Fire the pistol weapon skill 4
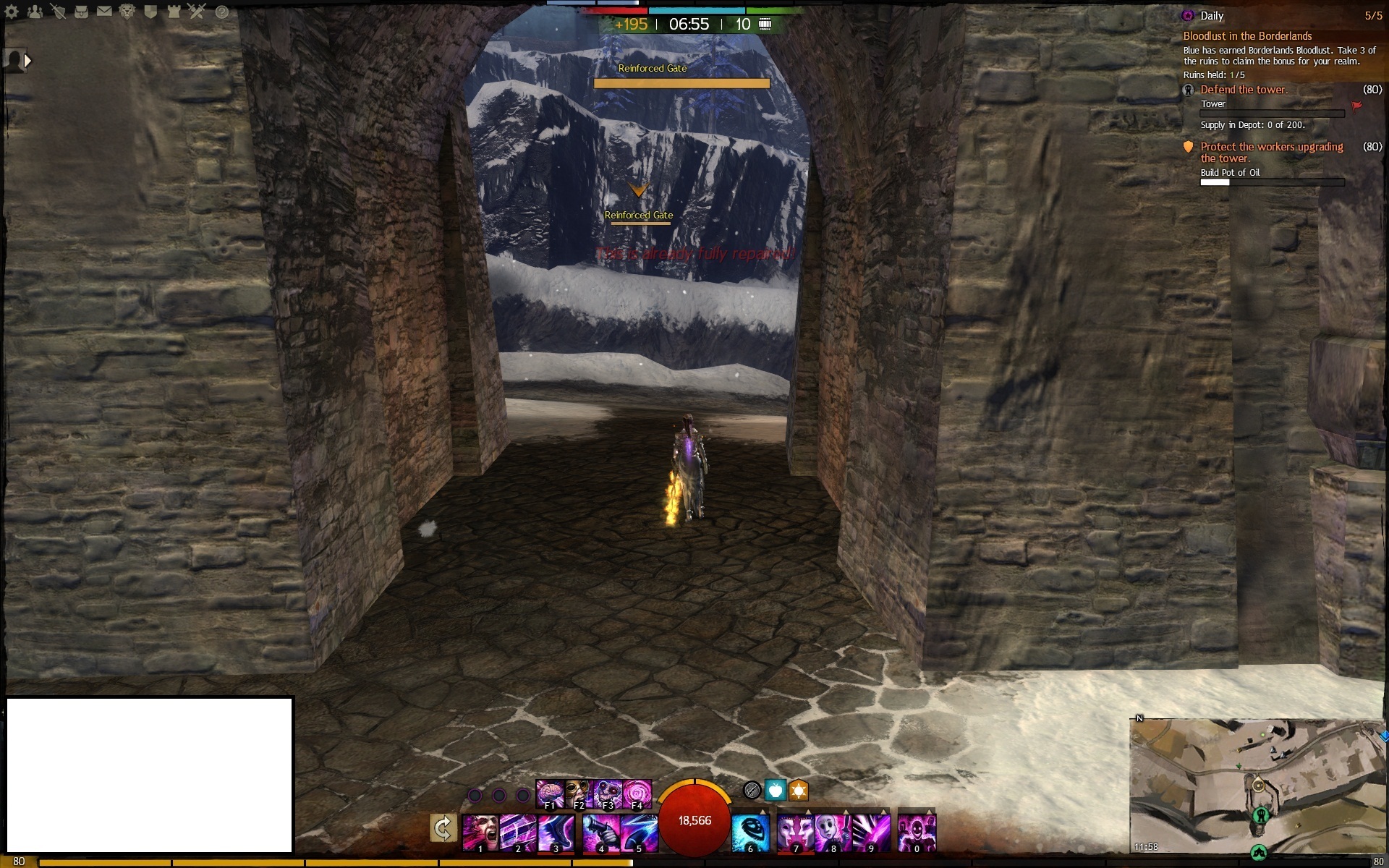 coord(601,833)
